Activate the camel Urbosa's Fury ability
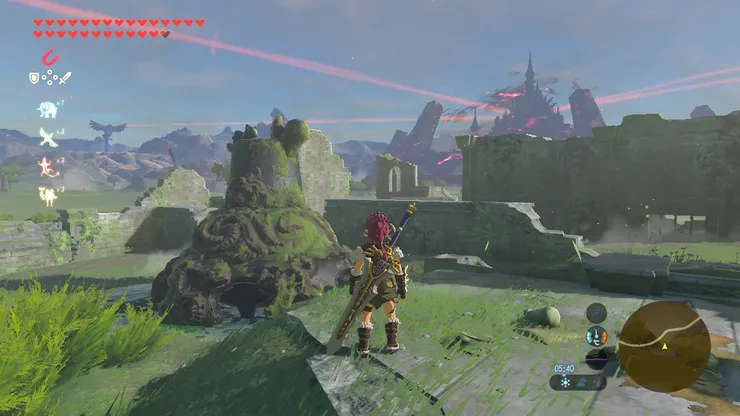 47,196
